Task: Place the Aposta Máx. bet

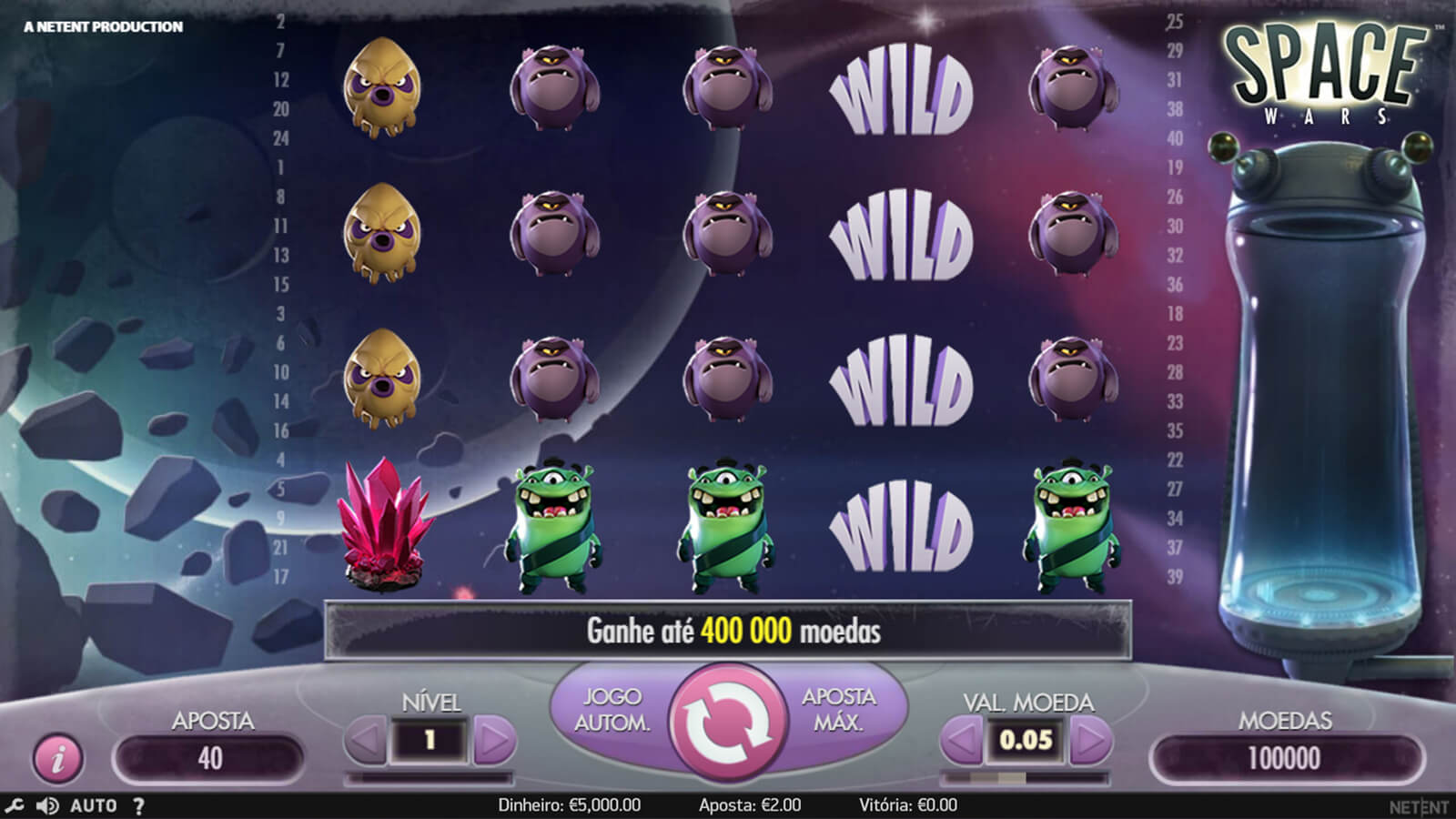Action: 838,710
